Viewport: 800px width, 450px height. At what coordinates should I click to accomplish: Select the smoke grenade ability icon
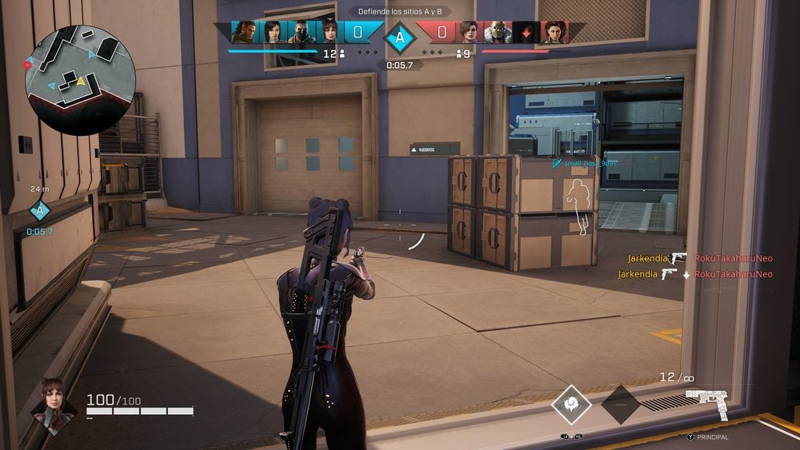pyautogui.click(x=571, y=404)
